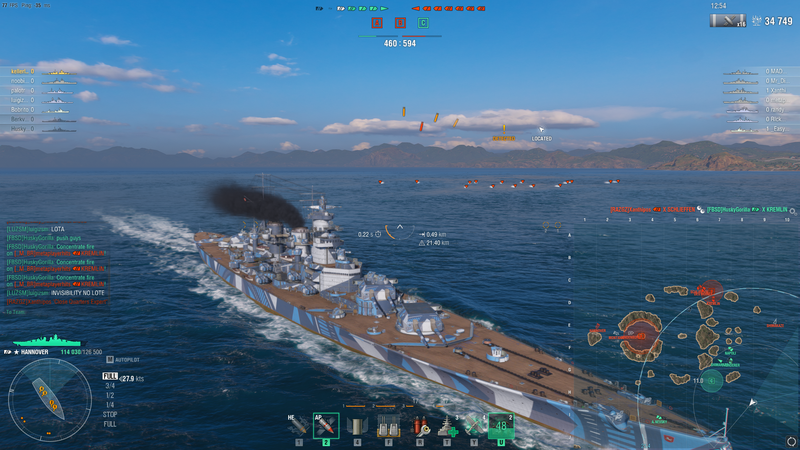The width and height of the screenshot is (800, 450).
Task: Set engine speed to 3/4
Action: pyautogui.click(x=109, y=385)
